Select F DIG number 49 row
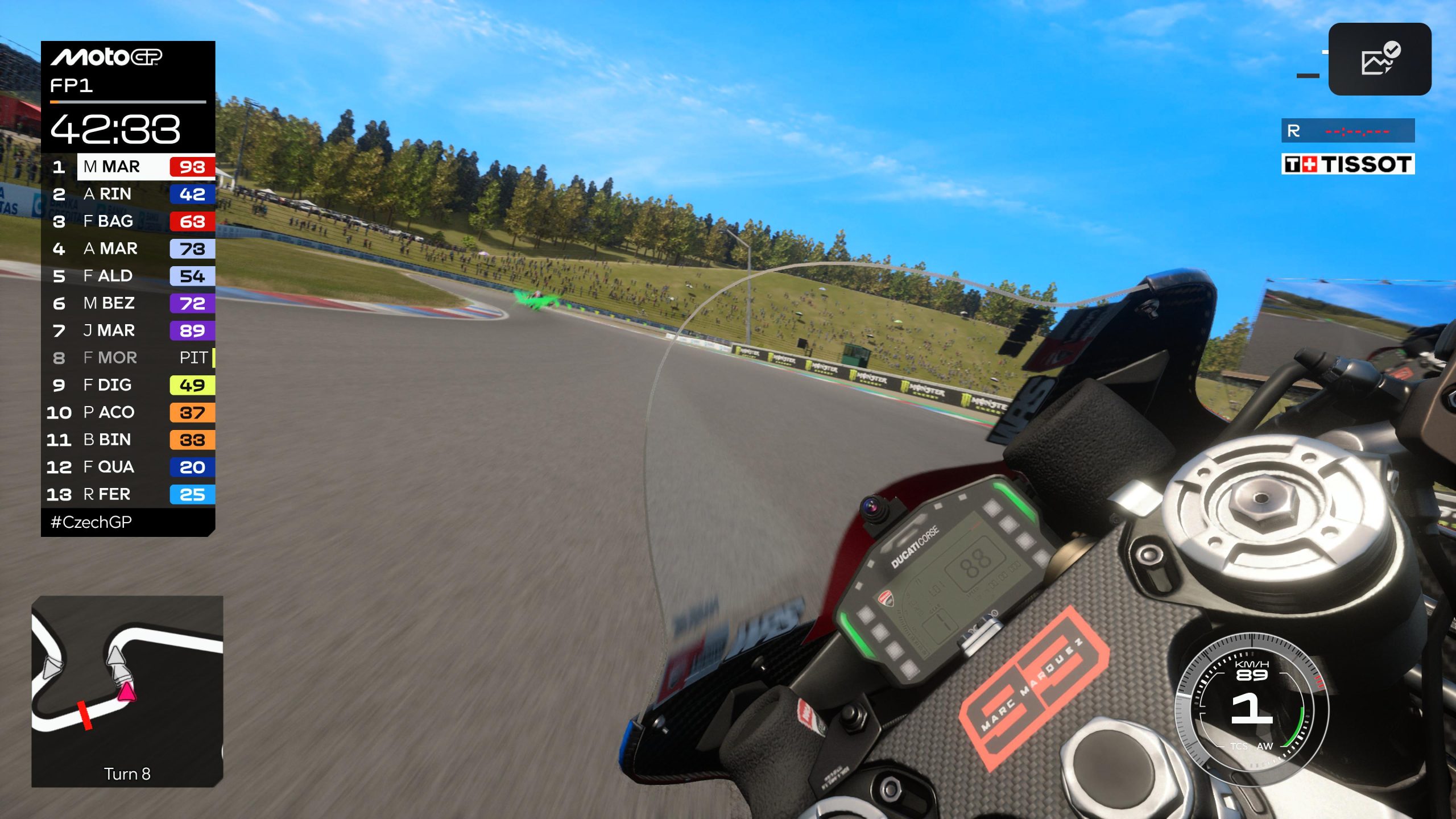Viewport: 1456px width, 819px height. (129, 385)
